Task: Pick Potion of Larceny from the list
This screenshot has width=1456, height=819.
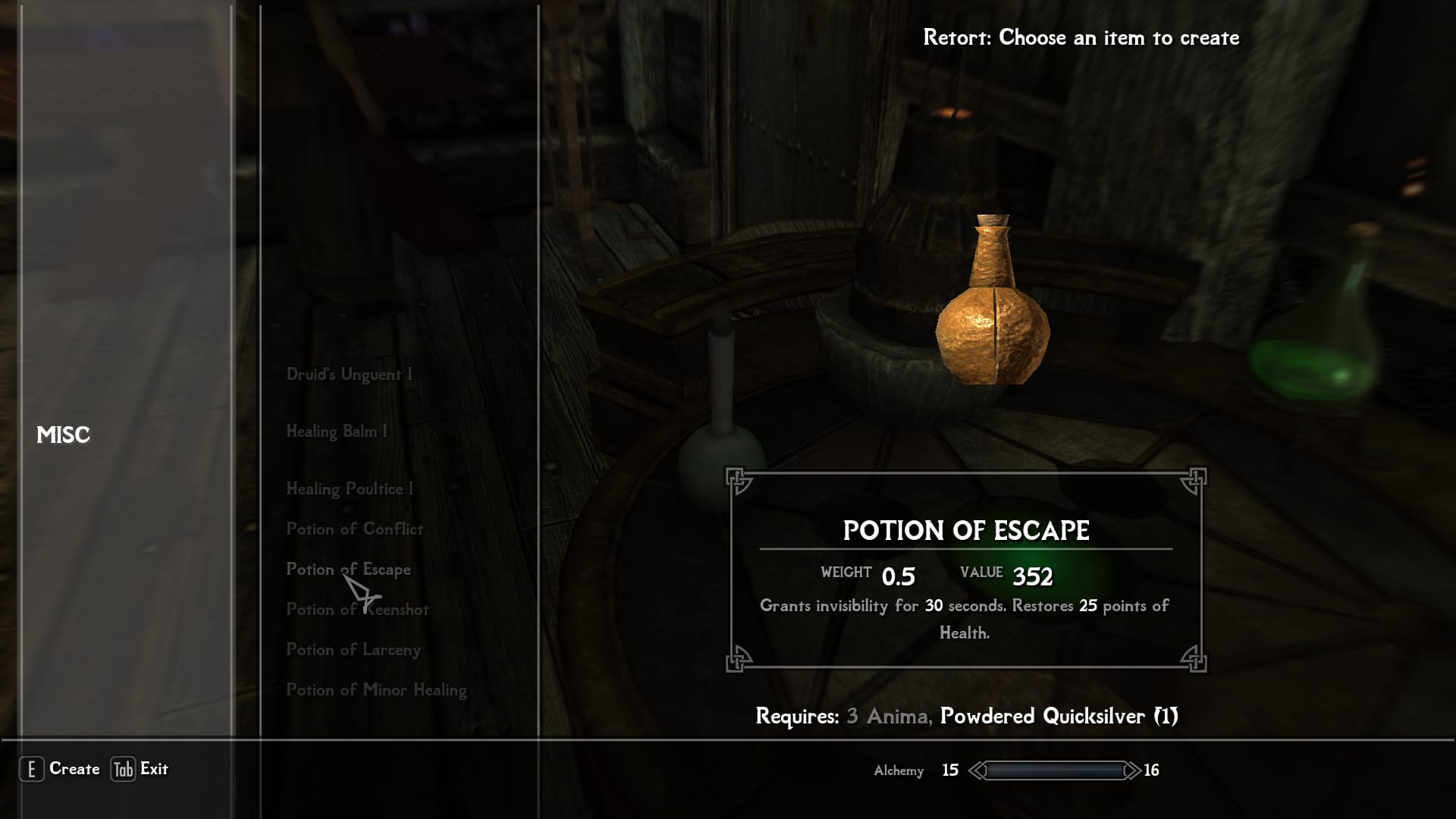Action: point(353,650)
